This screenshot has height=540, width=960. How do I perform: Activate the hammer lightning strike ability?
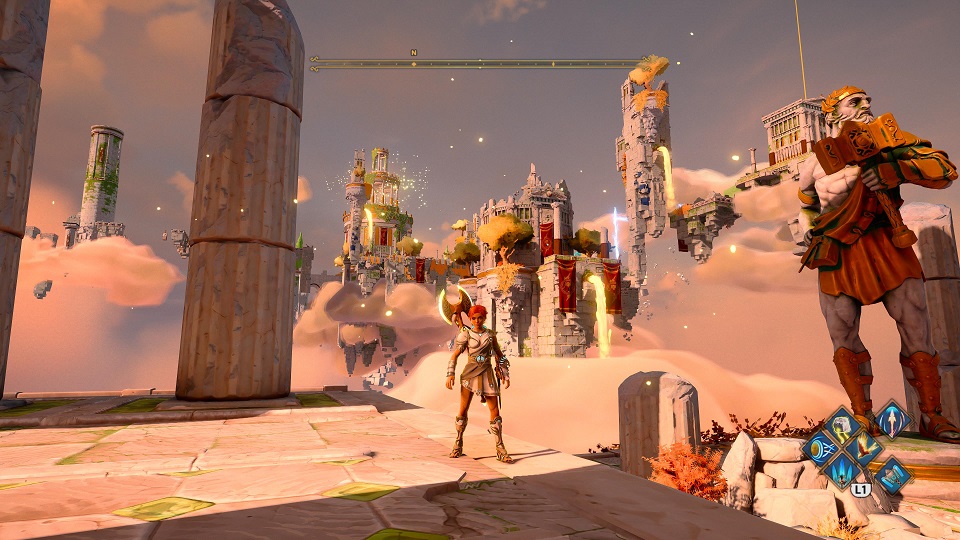click(842, 426)
